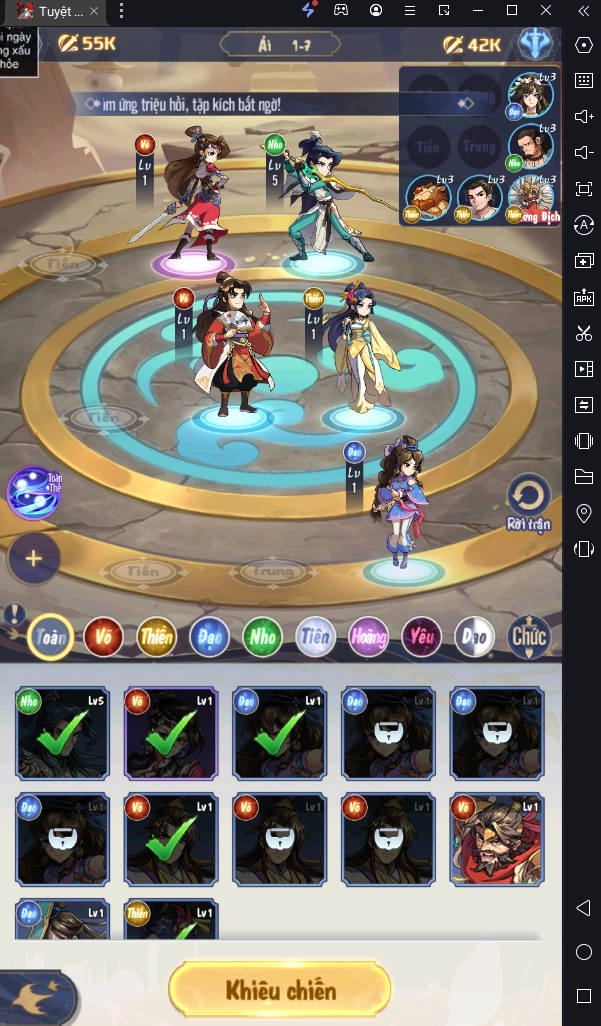The image size is (601, 1026).
Task: Activate the Toàn Thể swirl skill icon
Action: click(x=33, y=492)
